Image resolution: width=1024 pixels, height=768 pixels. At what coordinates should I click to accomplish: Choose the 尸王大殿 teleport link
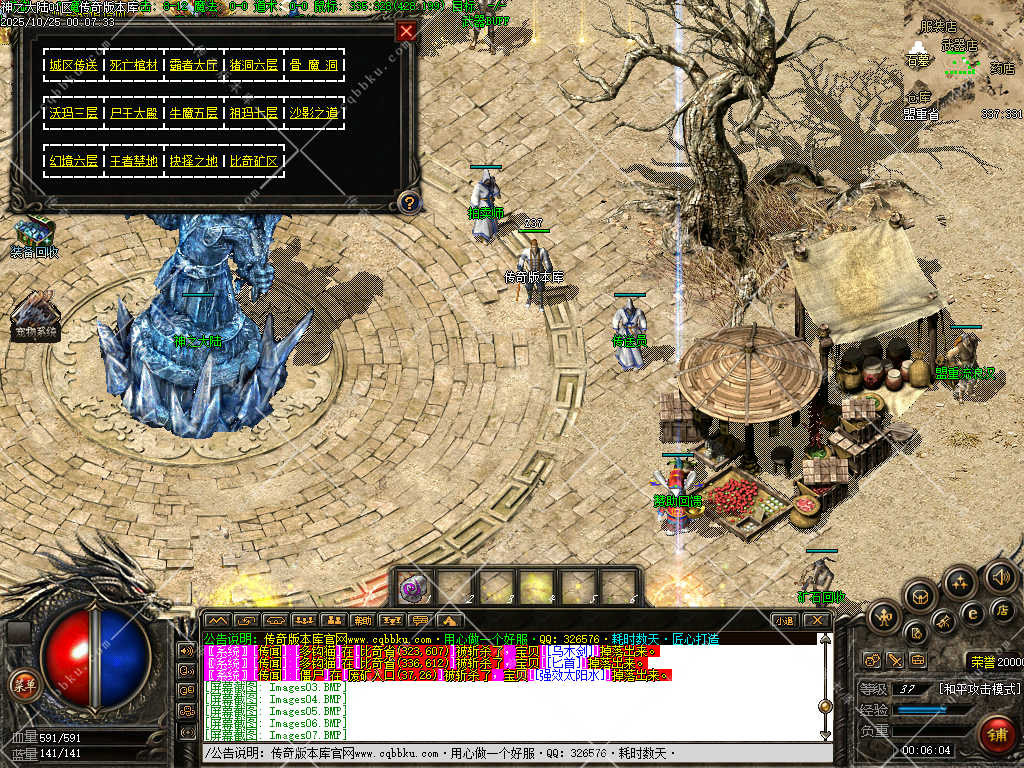pyautogui.click(x=134, y=113)
